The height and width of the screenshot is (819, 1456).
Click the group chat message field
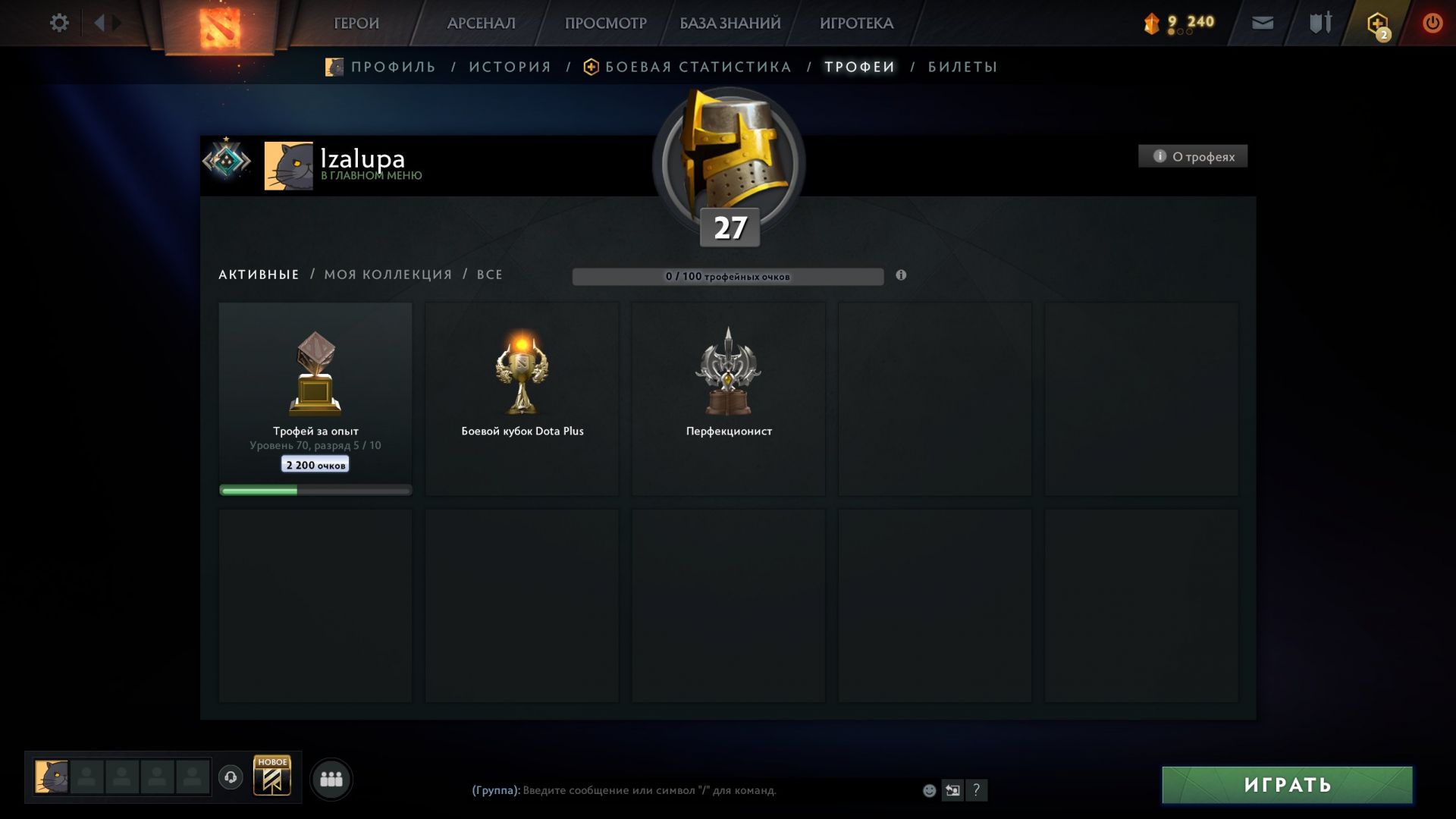[682, 790]
